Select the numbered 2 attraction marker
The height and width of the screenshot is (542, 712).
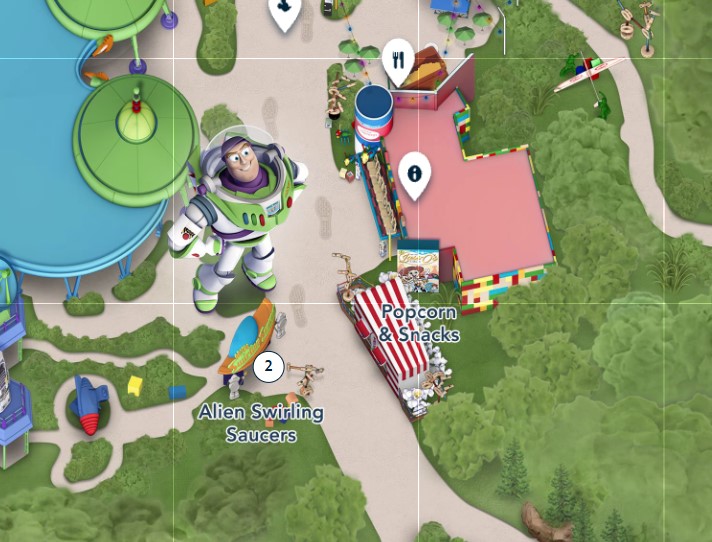(268, 366)
